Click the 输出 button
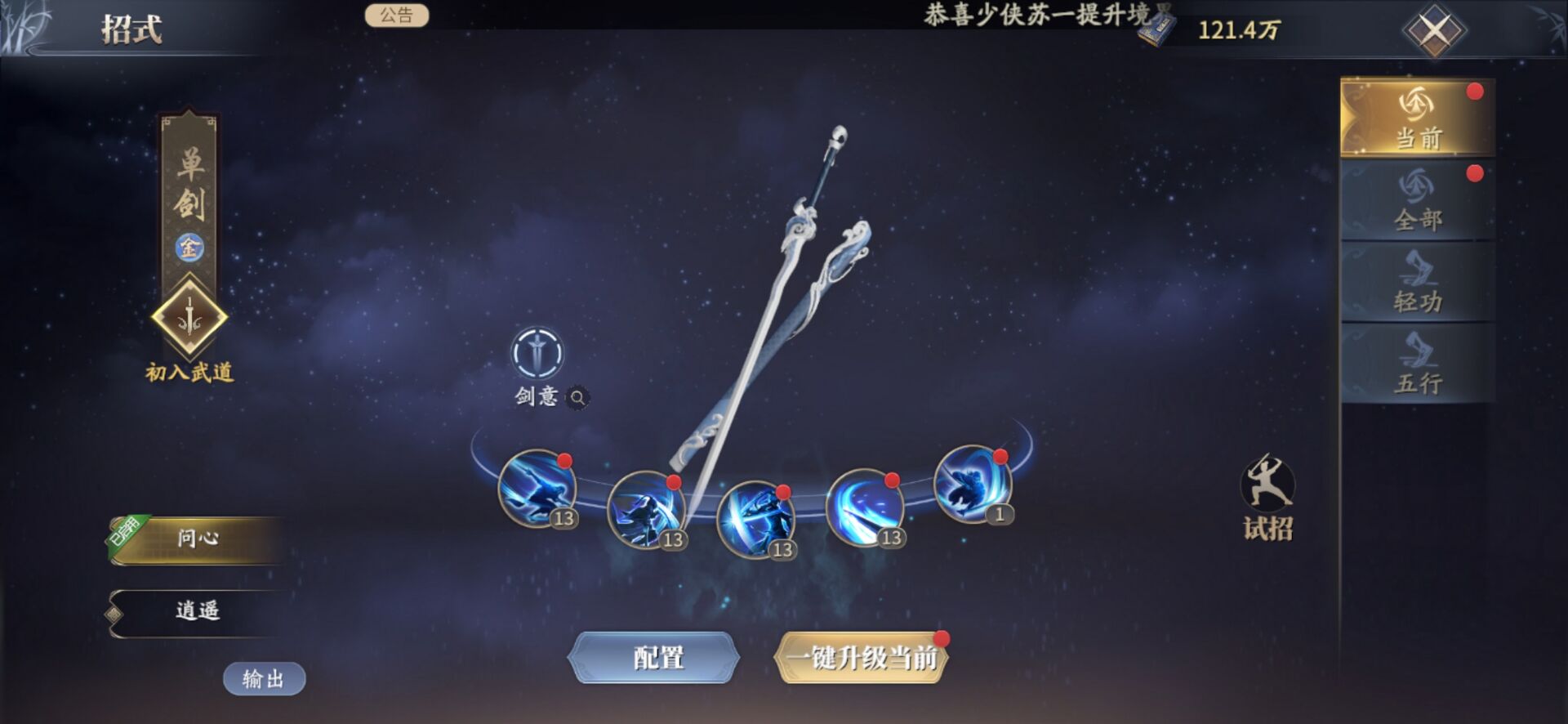Image resolution: width=1568 pixels, height=724 pixels. point(264,678)
